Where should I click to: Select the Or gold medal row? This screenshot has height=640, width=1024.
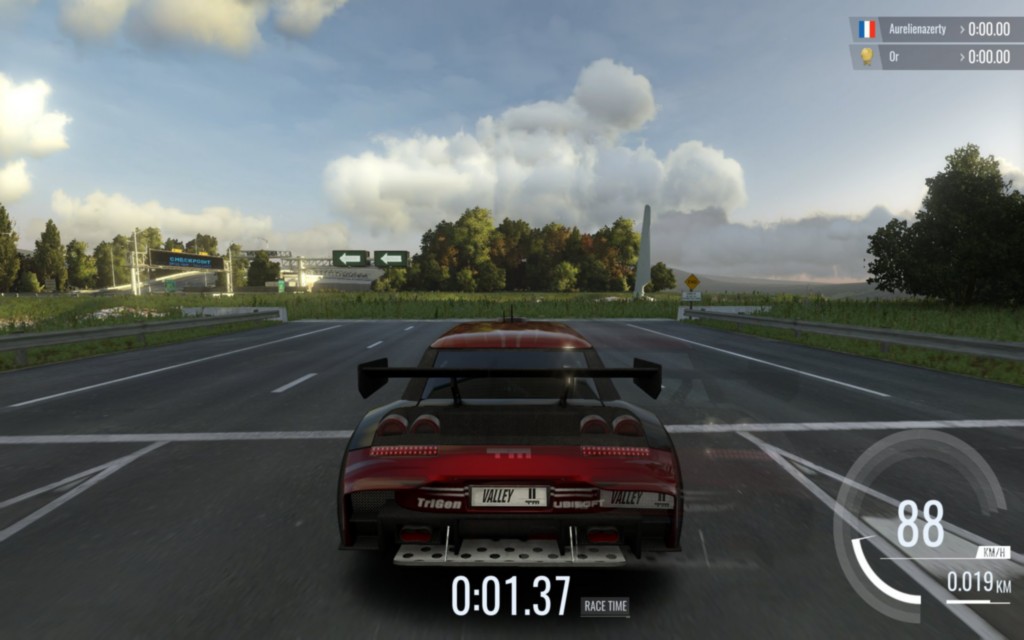[934, 57]
